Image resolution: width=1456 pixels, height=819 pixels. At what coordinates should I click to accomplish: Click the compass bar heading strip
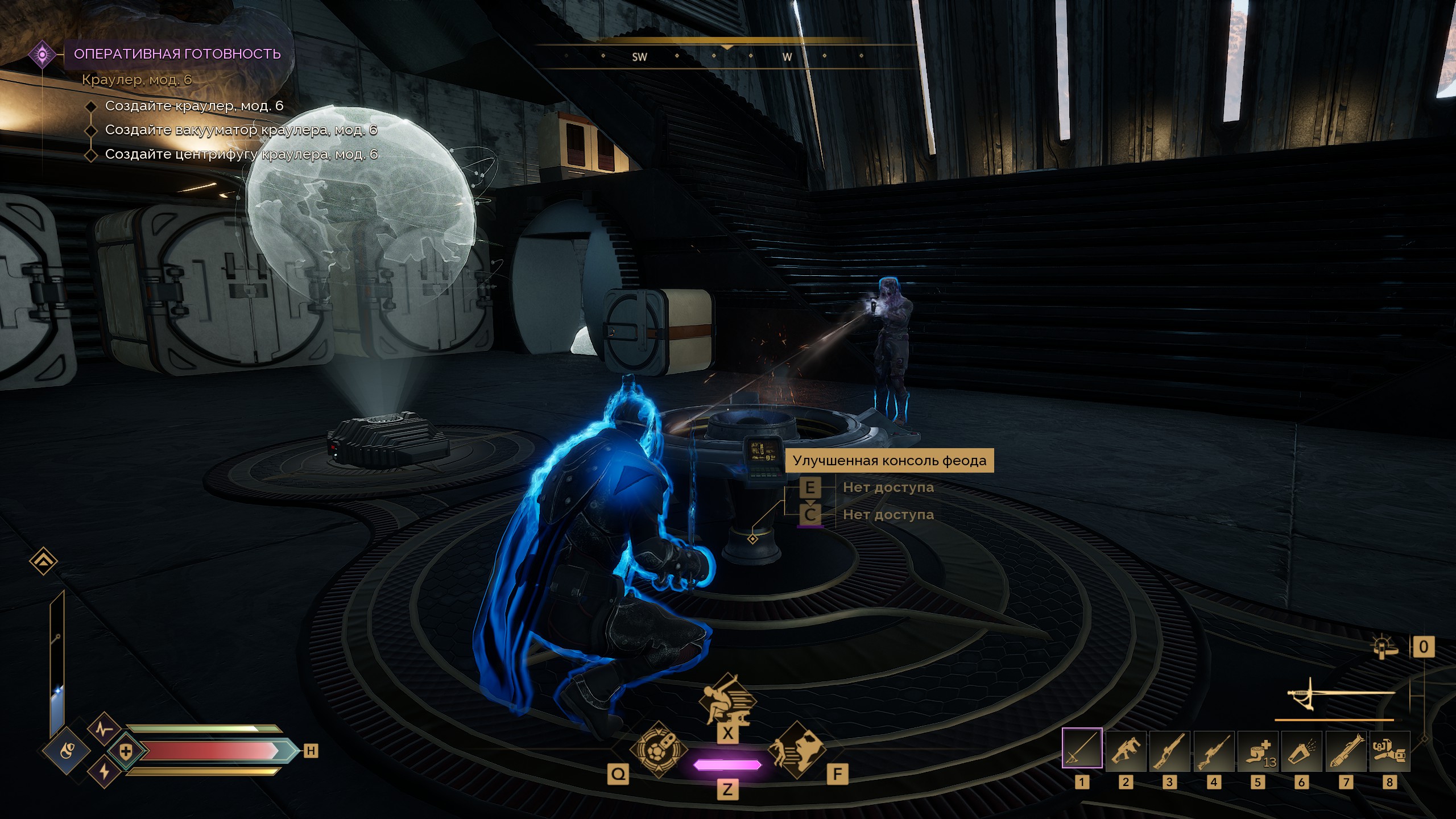727,56
